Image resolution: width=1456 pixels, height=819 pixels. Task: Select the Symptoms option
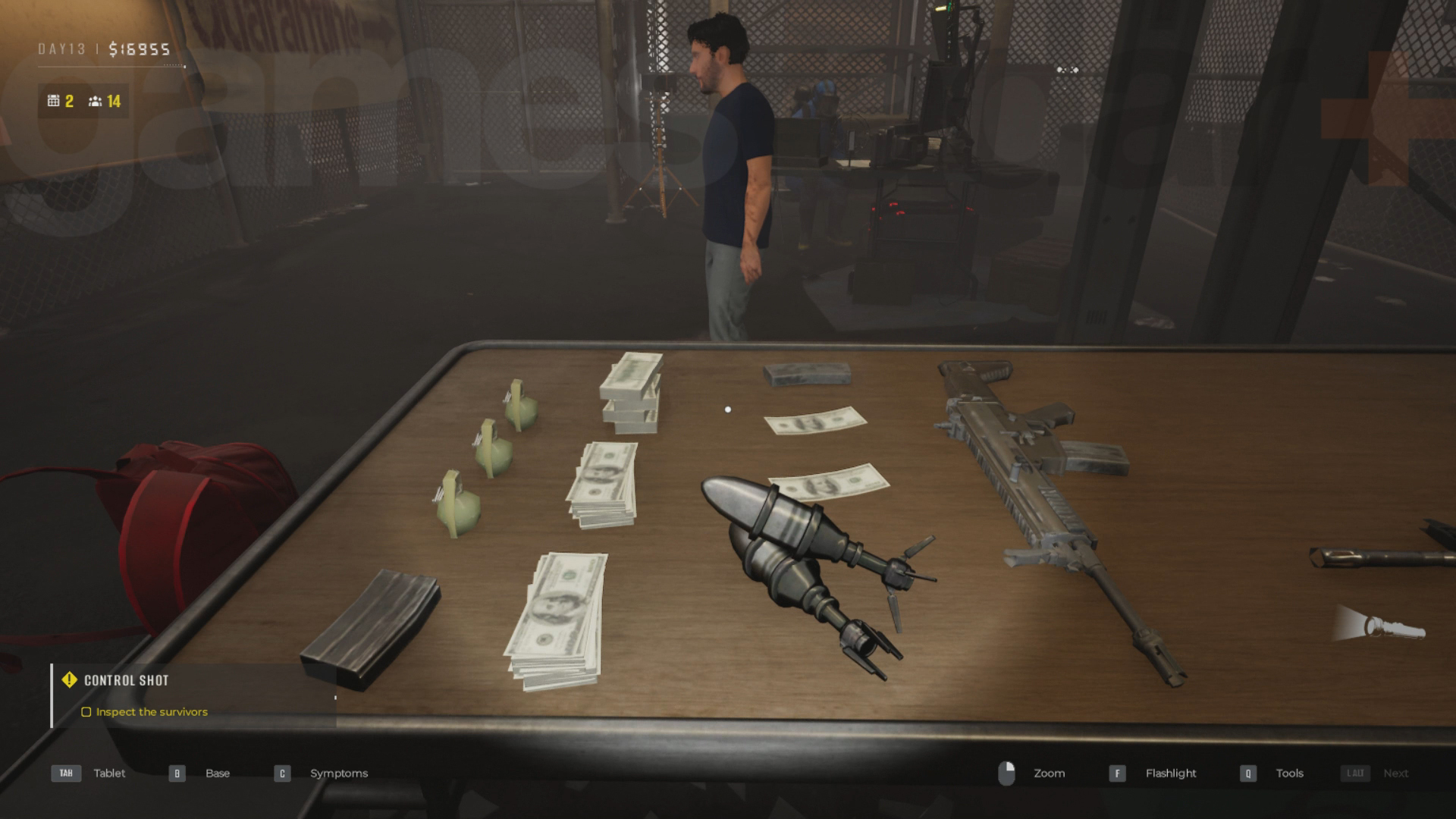click(x=338, y=773)
